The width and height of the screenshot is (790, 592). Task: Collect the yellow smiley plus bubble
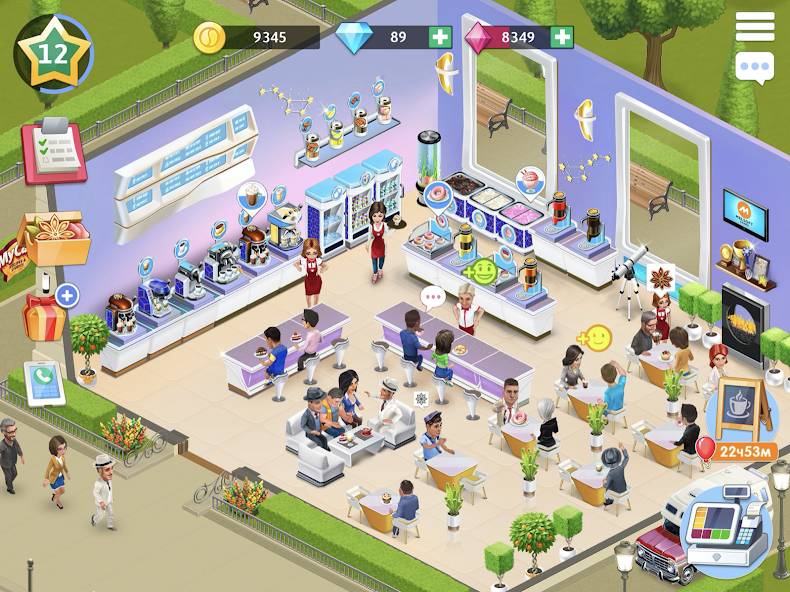[x=597, y=338]
